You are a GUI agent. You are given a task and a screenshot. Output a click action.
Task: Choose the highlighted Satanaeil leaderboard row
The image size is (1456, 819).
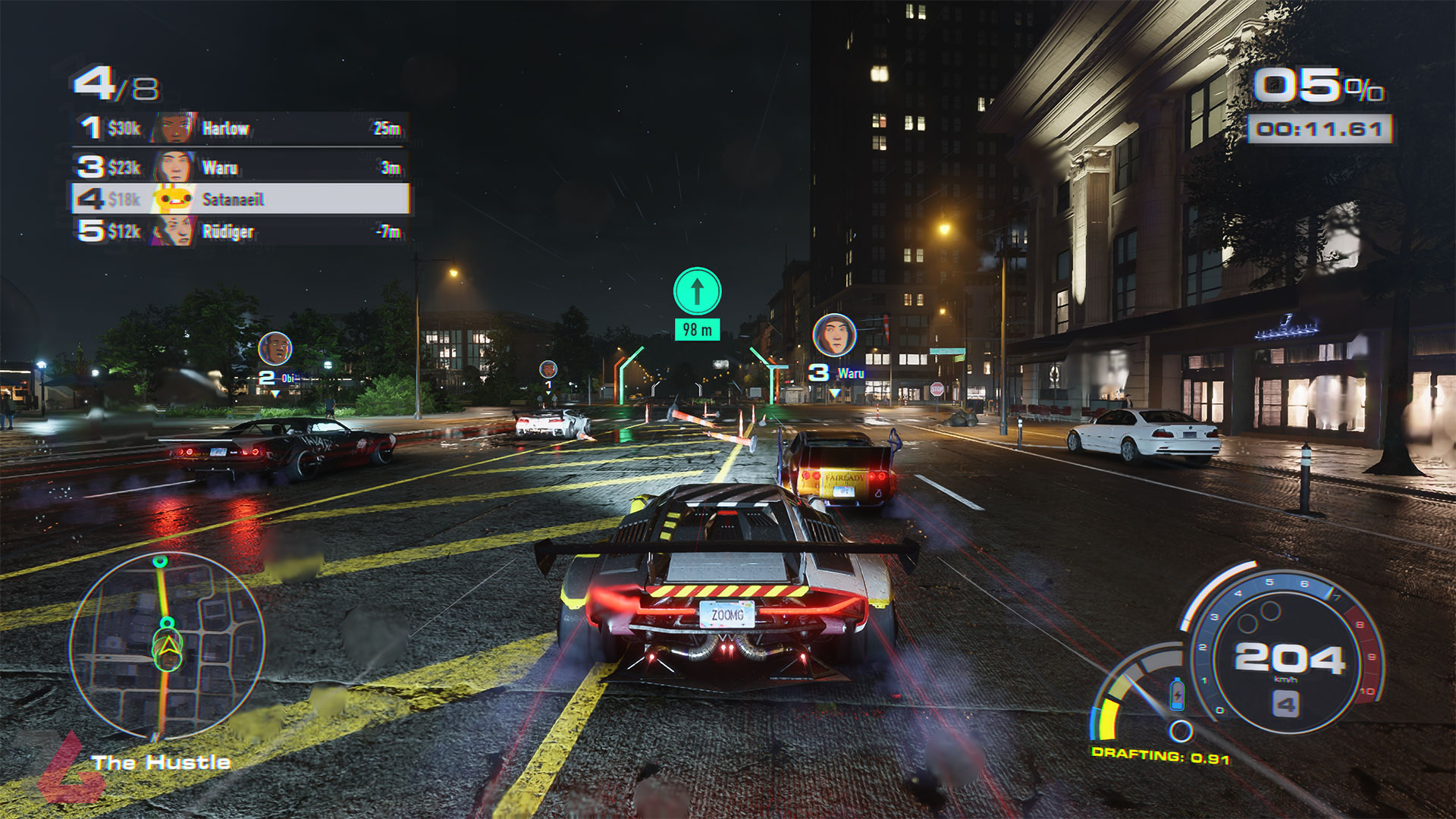[x=241, y=199]
